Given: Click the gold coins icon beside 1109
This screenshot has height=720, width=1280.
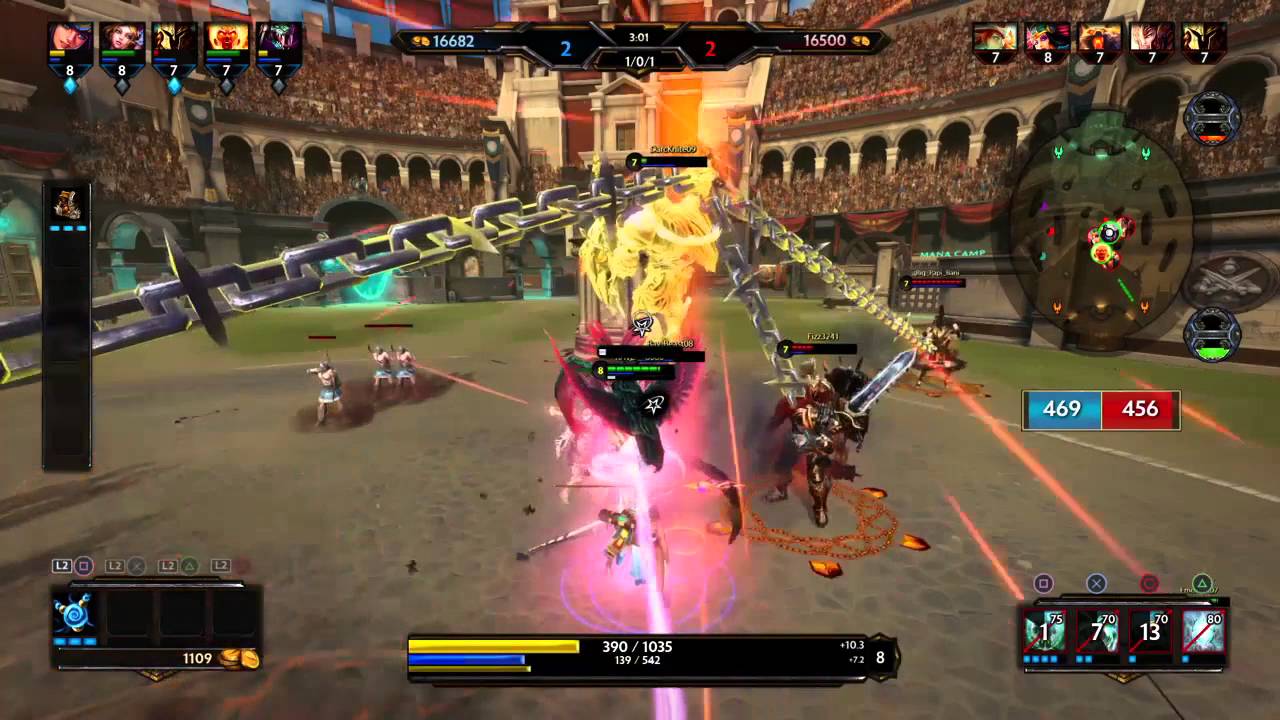Looking at the screenshot, I should click(245, 658).
